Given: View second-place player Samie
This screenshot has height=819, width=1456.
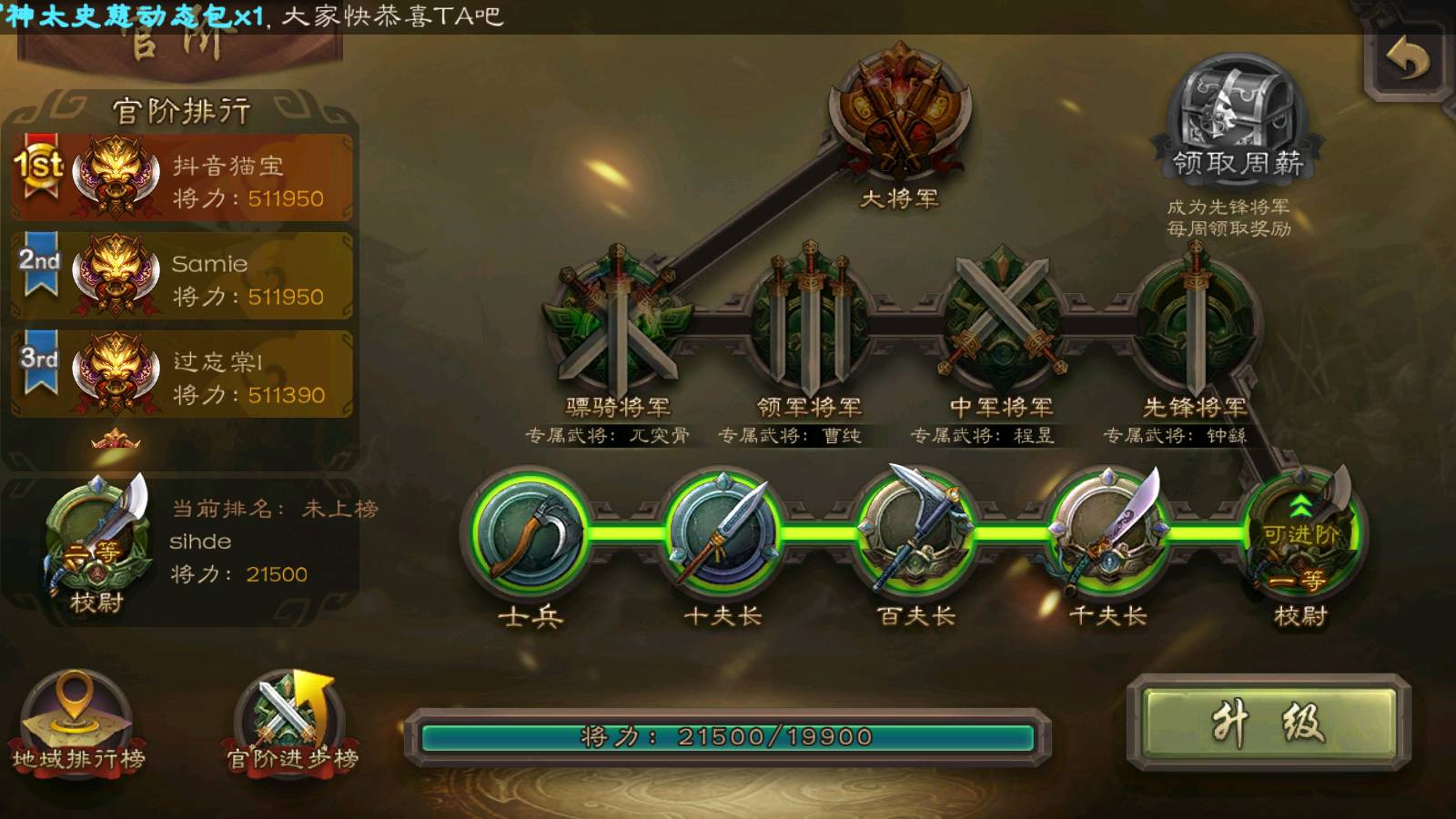Looking at the screenshot, I should tap(182, 277).
